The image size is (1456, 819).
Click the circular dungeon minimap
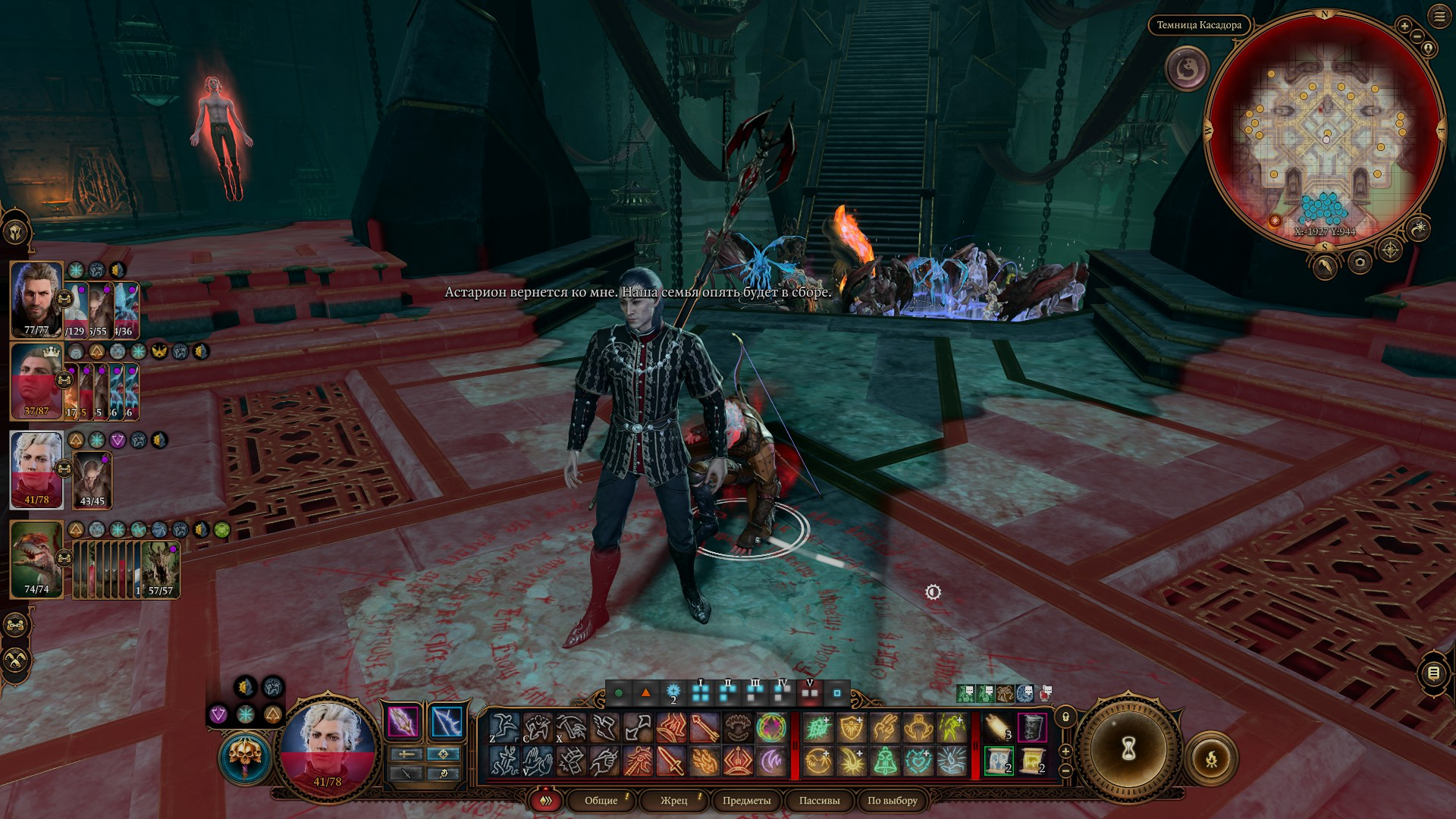(x=1324, y=127)
